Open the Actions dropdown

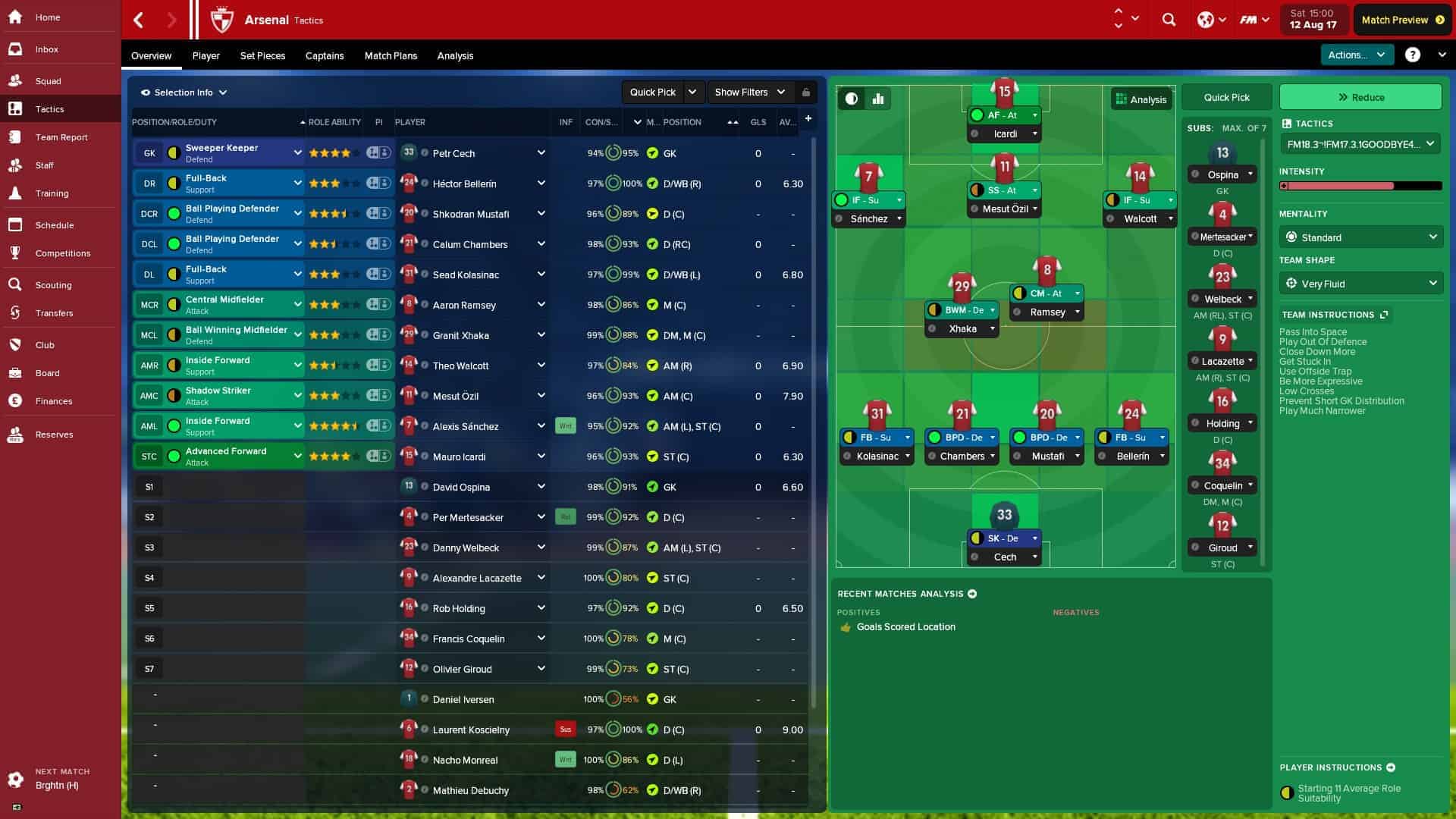point(1356,55)
